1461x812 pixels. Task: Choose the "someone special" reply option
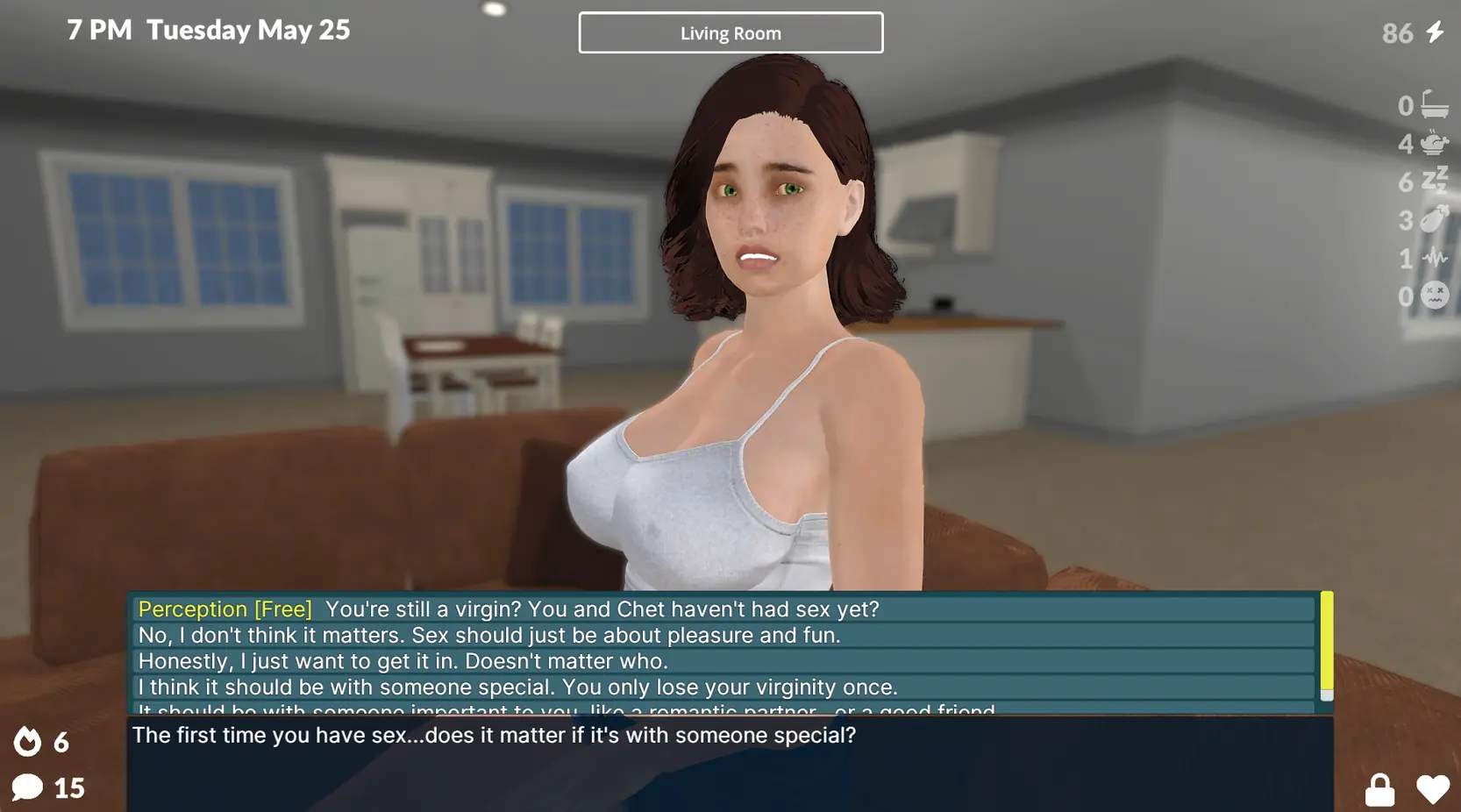(517, 687)
